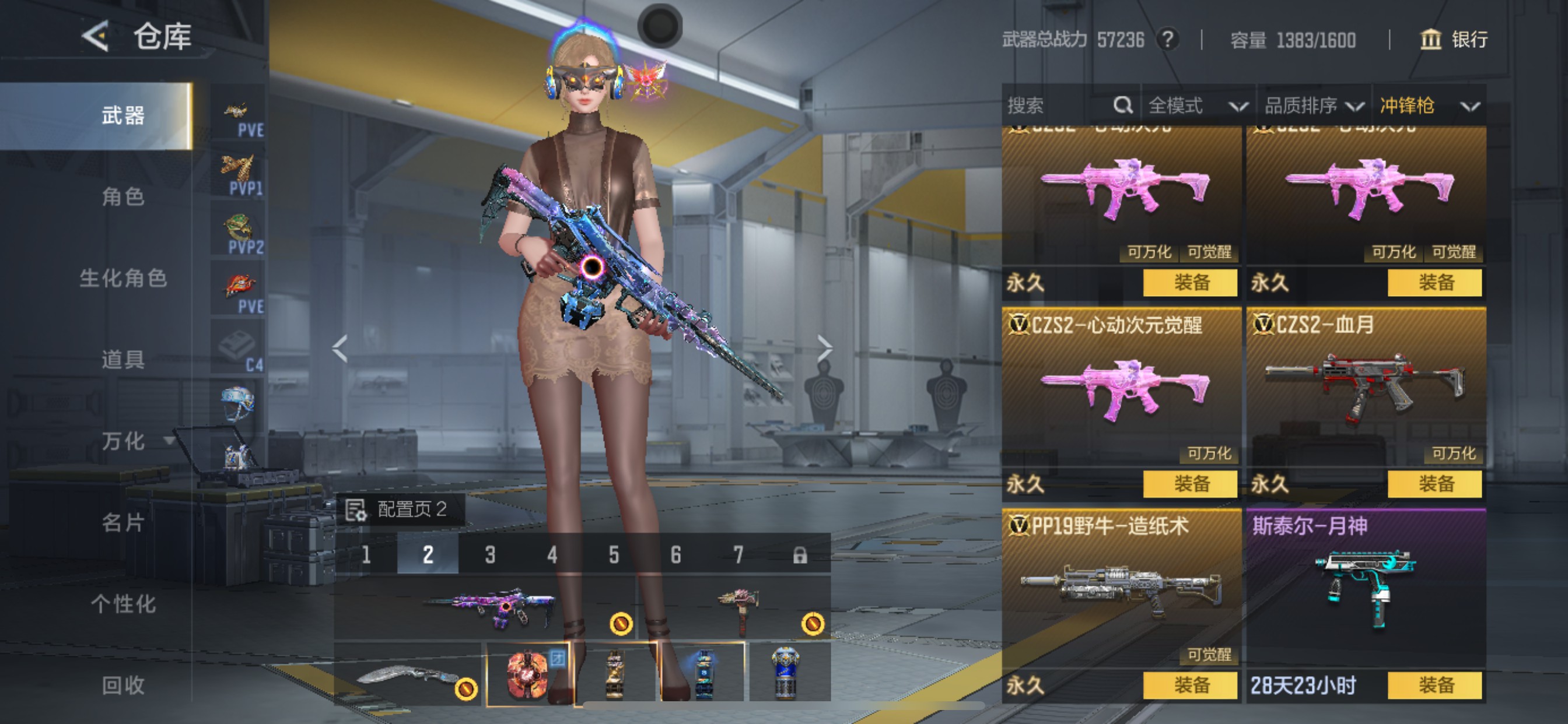Open the 生化角色 category
Viewport: 1568px width, 724px height.
(123, 278)
